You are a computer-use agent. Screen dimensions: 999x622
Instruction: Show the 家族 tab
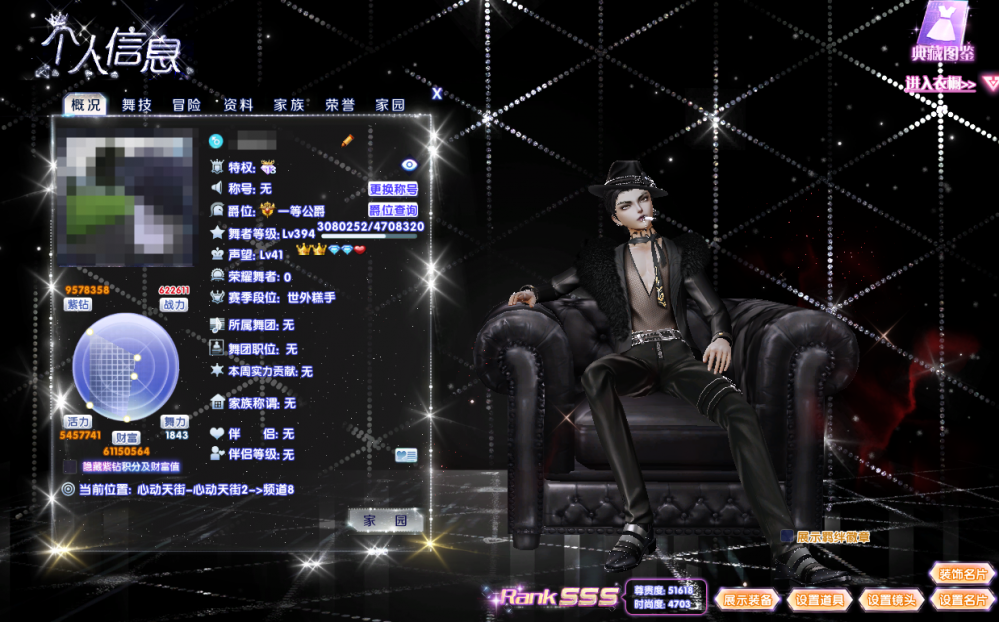[289, 104]
